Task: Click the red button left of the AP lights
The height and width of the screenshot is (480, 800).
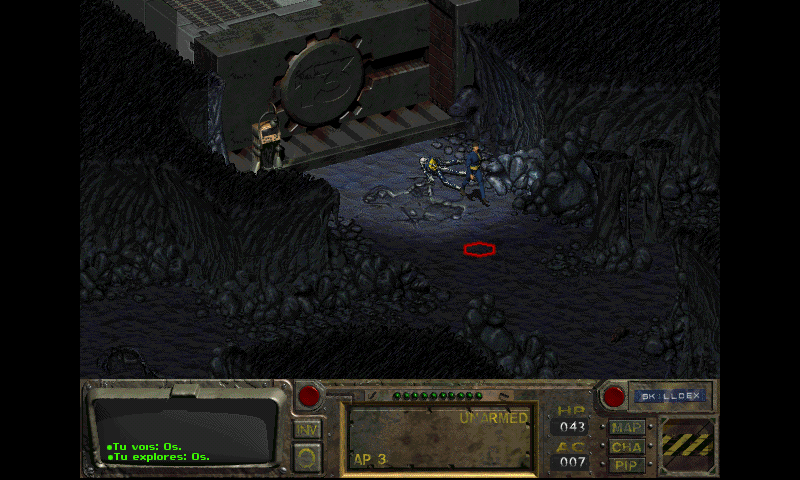Action: point(310,396)
